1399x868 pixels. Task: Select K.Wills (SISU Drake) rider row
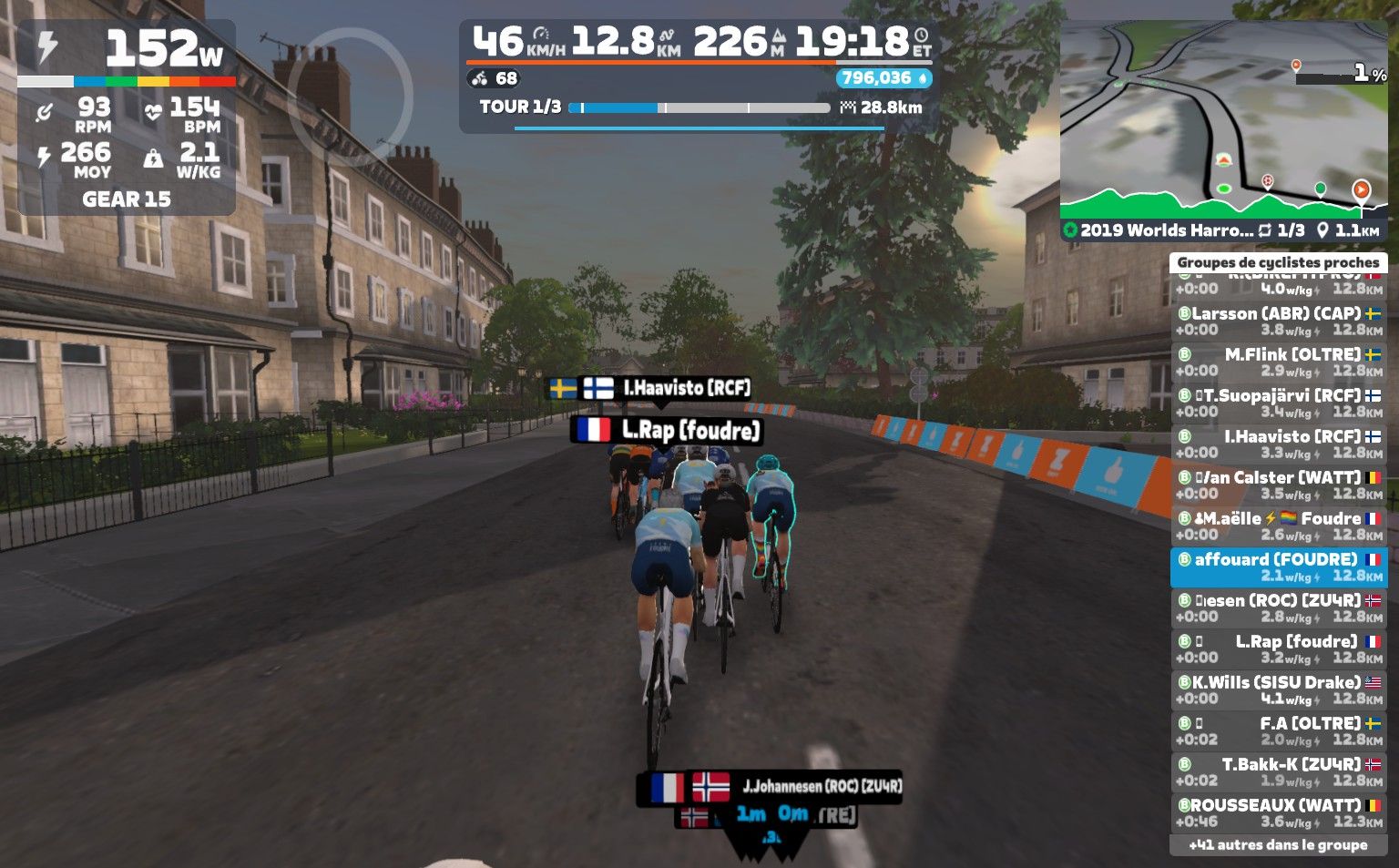pos(1278,689)
